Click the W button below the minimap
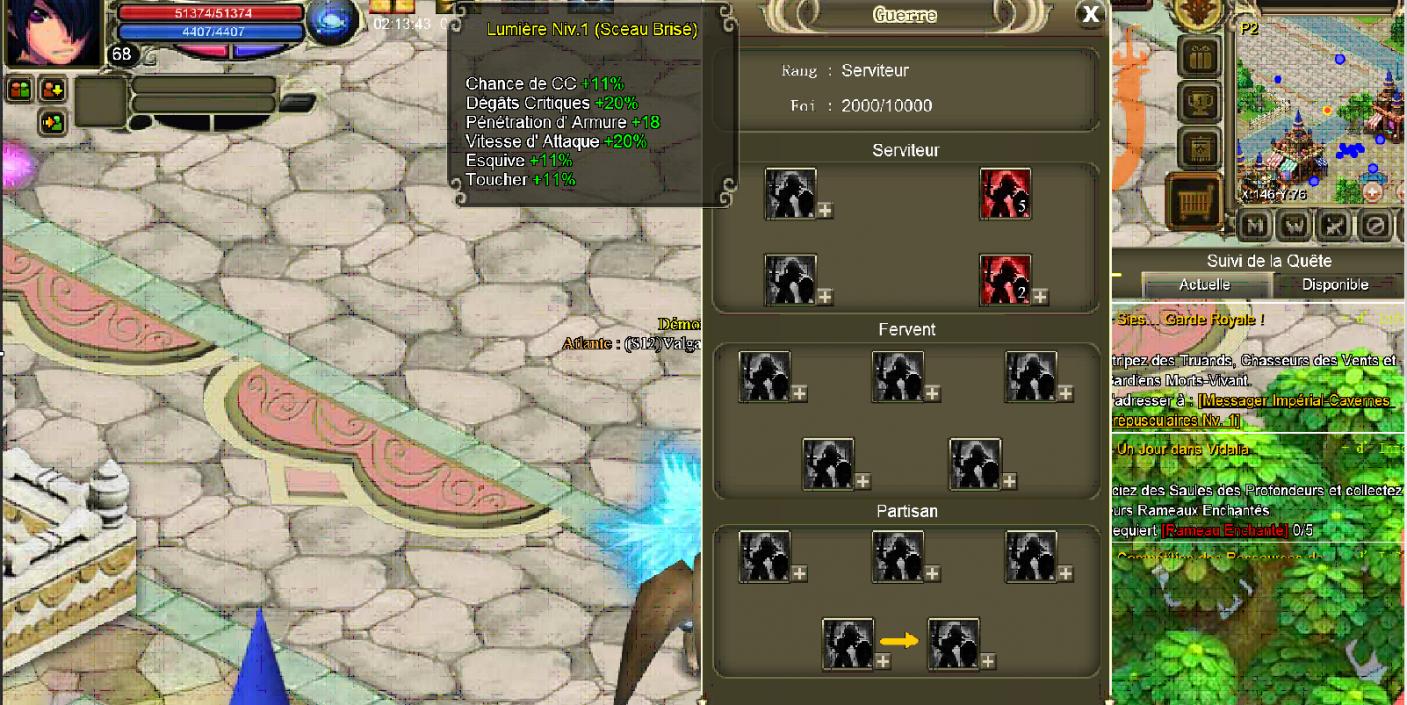Screen dimensions: 1407x705 pyautogui.click(x=1294, y=225)
